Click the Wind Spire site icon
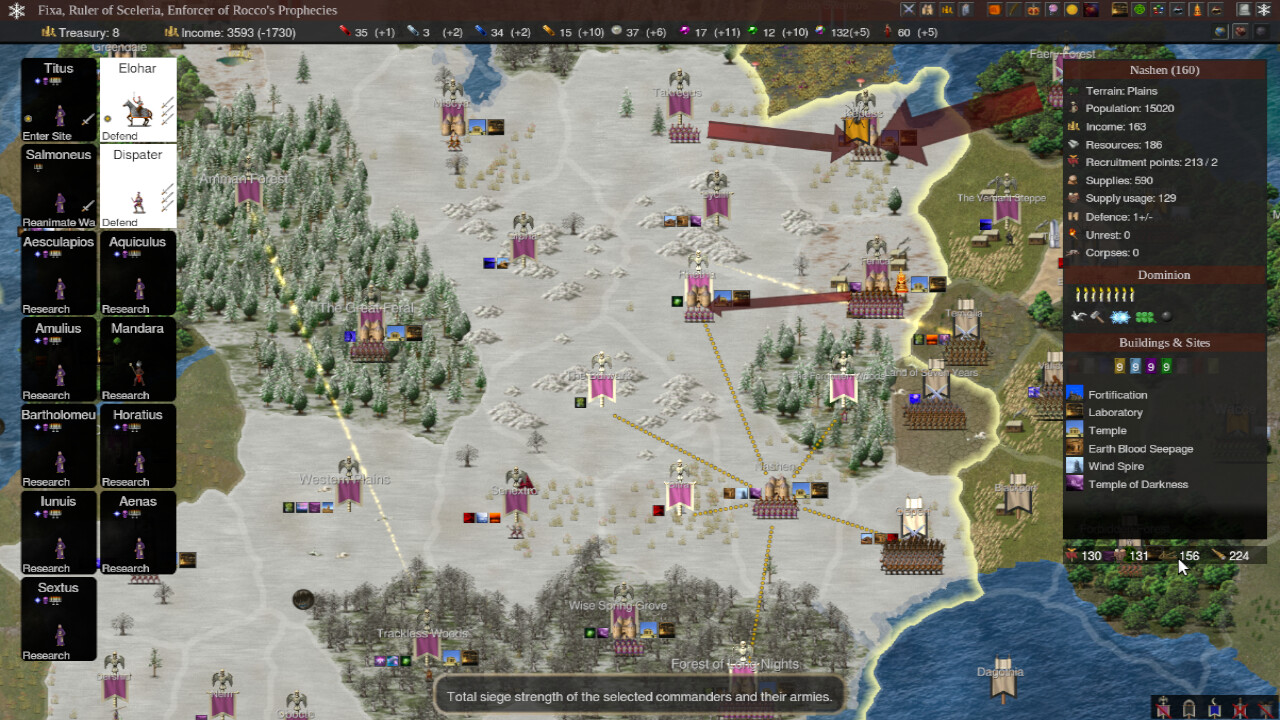Screen dimensions: 1280x720 tap(1075, 466)
